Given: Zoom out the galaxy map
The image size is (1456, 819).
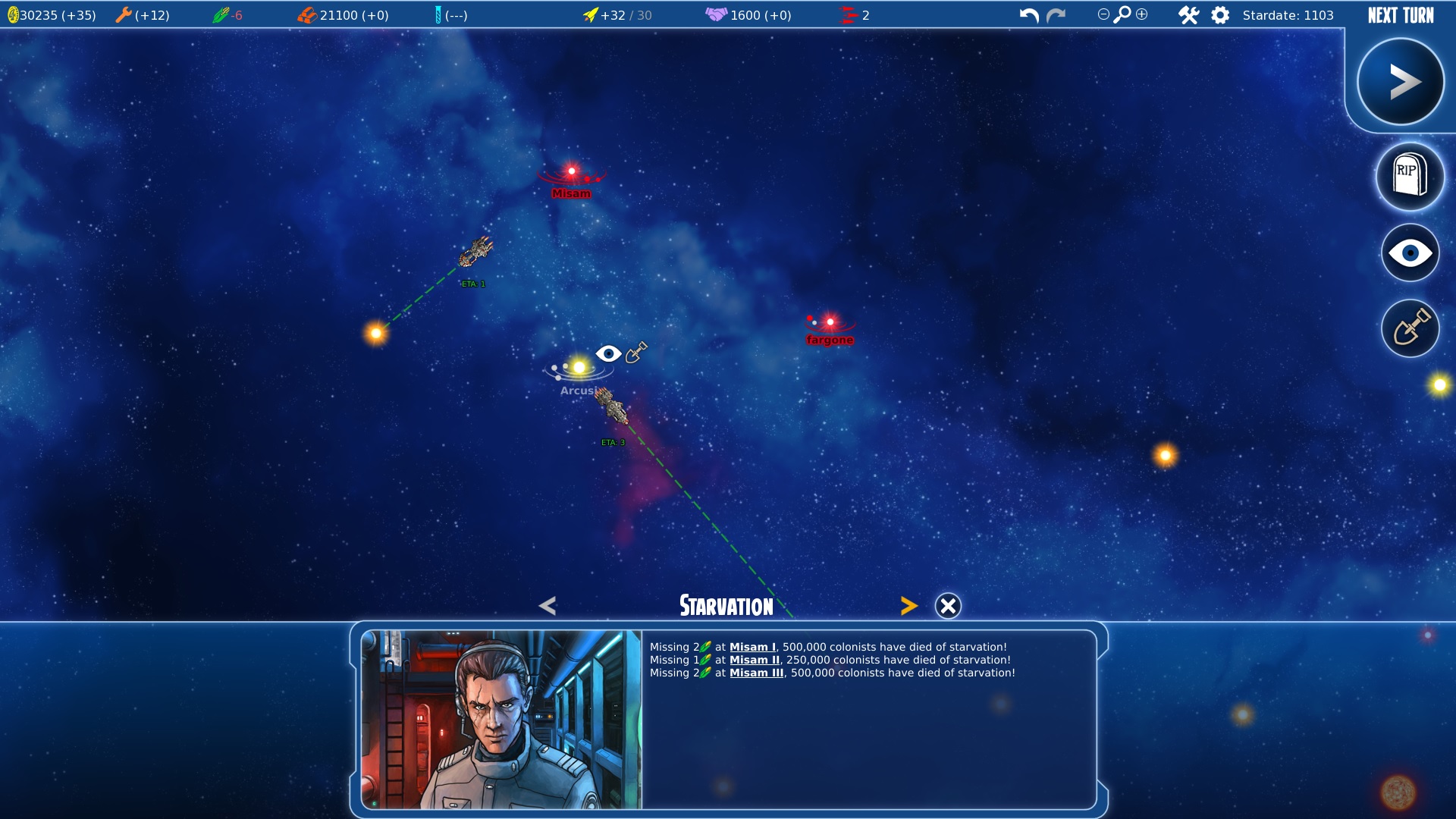Looking at the screenshot, I should click(1103, 14).
